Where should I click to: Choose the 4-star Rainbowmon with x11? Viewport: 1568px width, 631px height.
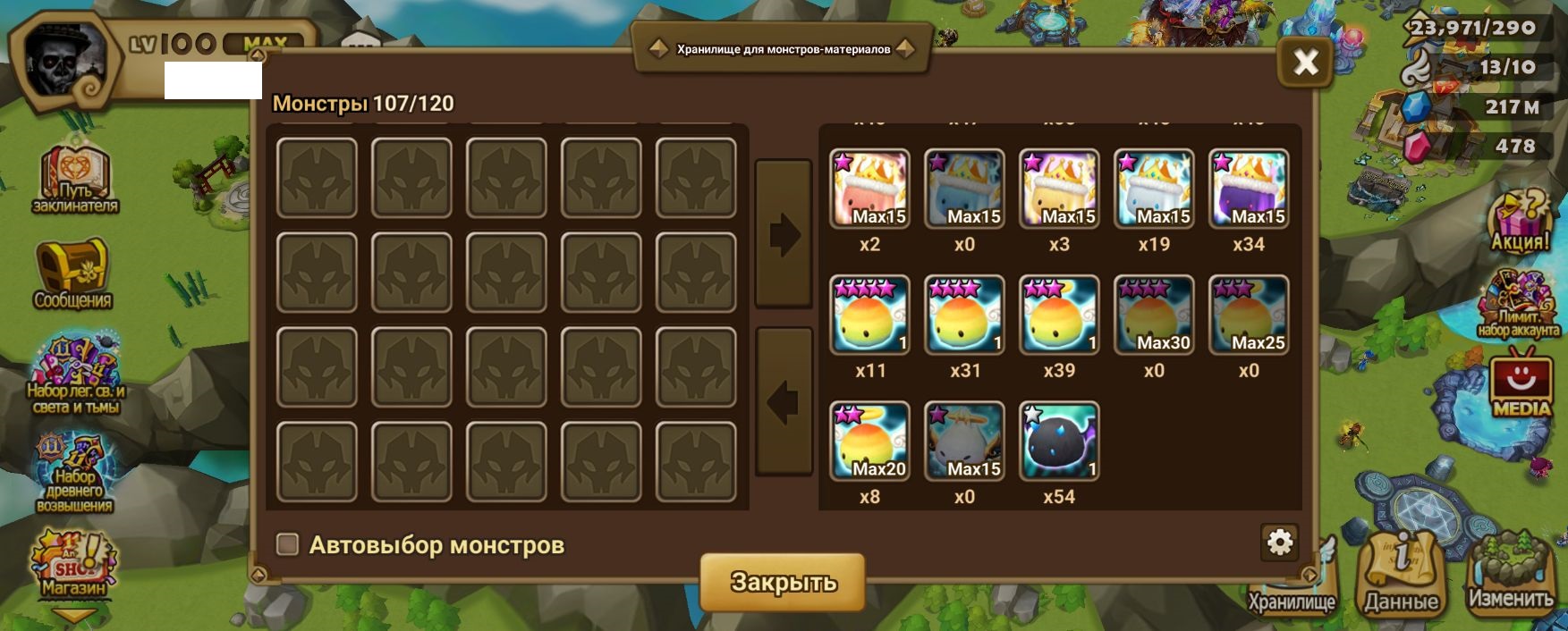[x=869, y=315]
